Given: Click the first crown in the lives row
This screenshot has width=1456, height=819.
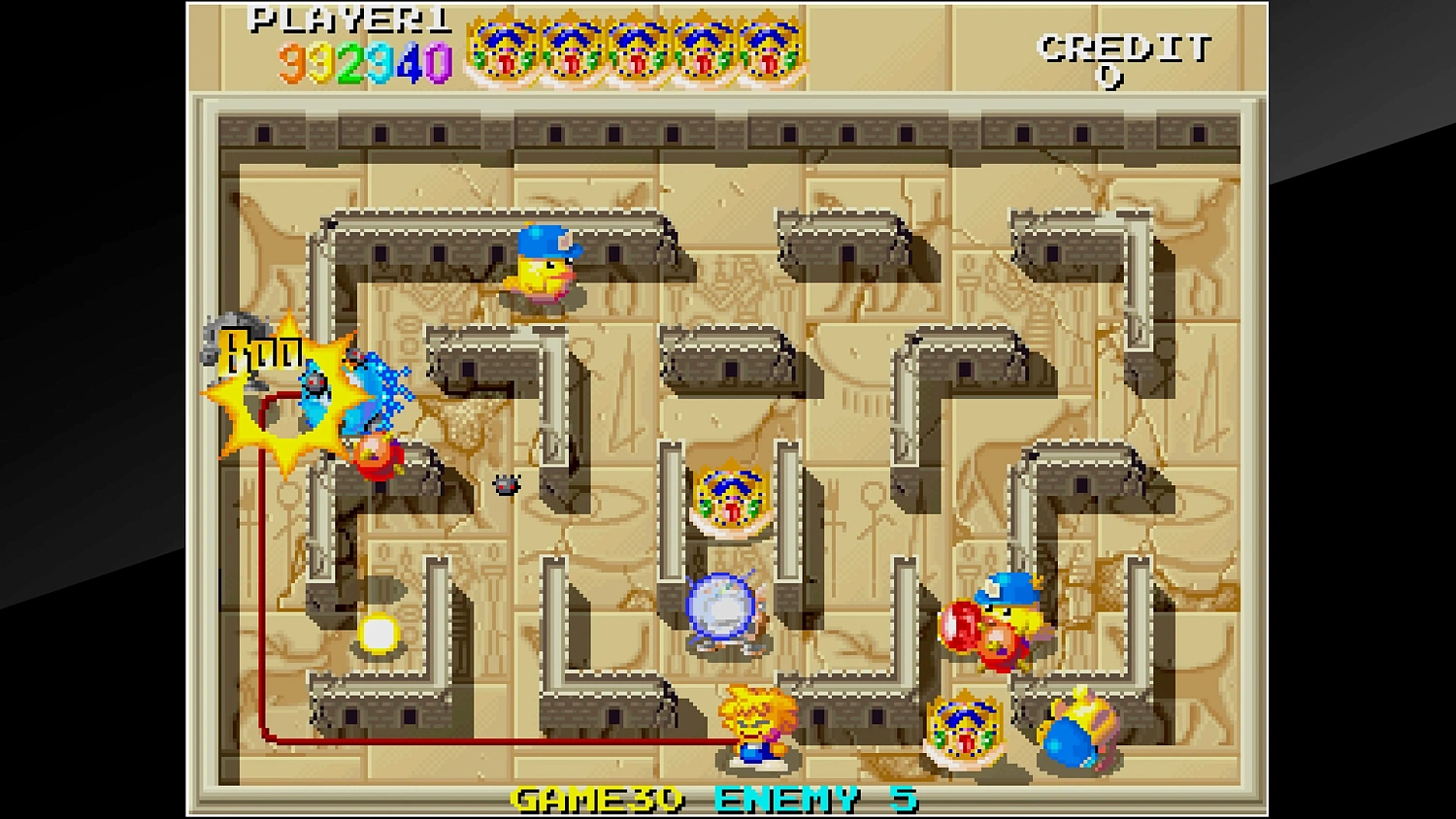Looking at the screenshot, I should tap(501, 49).
